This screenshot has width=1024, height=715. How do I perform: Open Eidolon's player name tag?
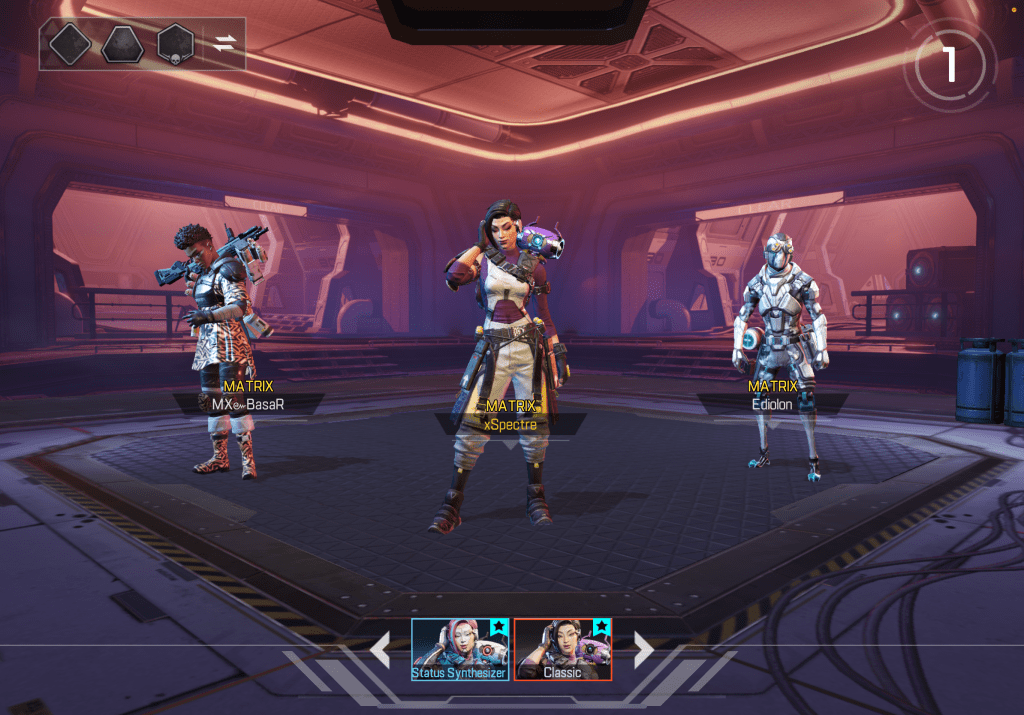coord(772,404)
